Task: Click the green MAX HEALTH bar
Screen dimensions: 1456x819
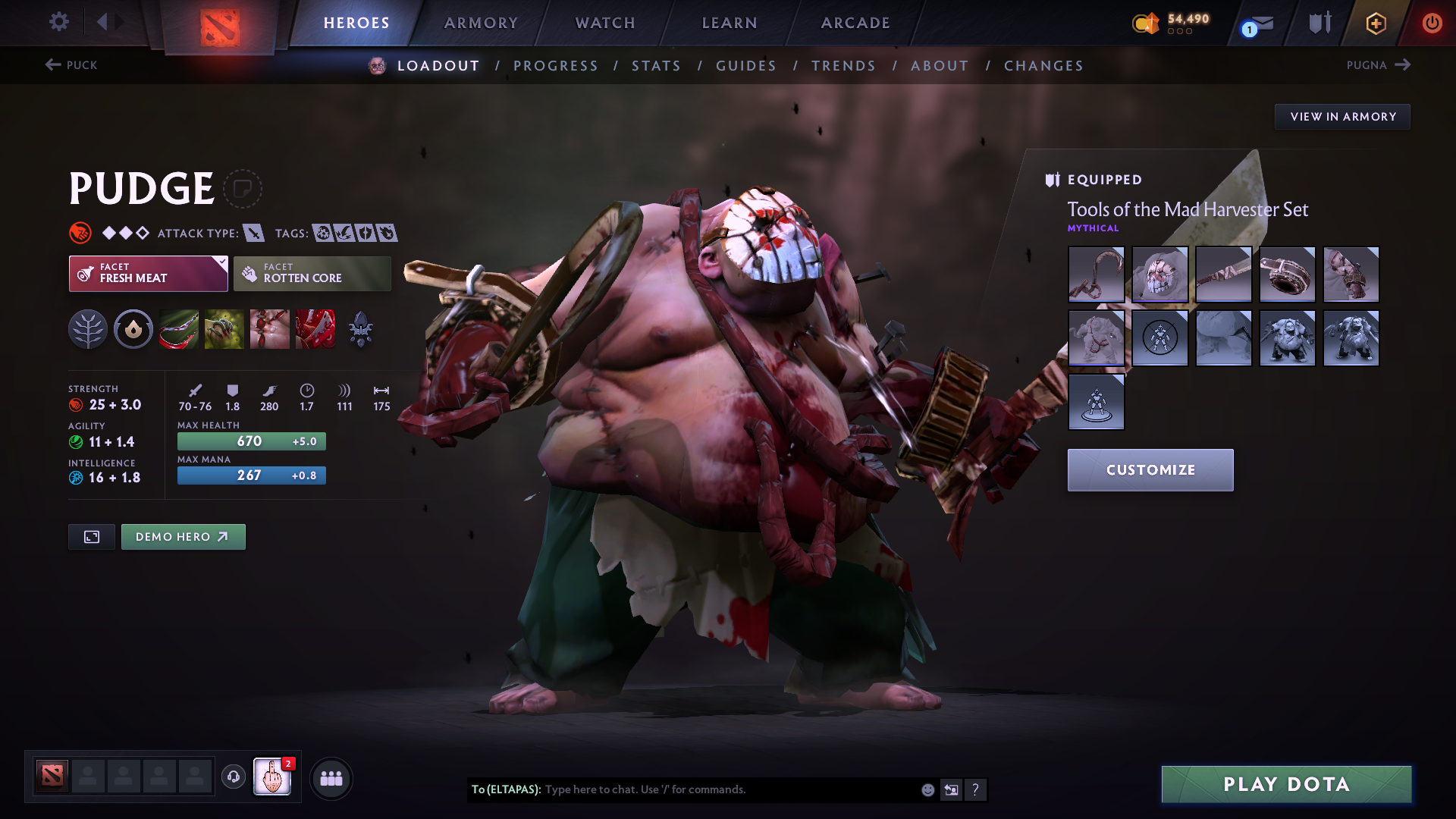Action: tap(251, 441)
